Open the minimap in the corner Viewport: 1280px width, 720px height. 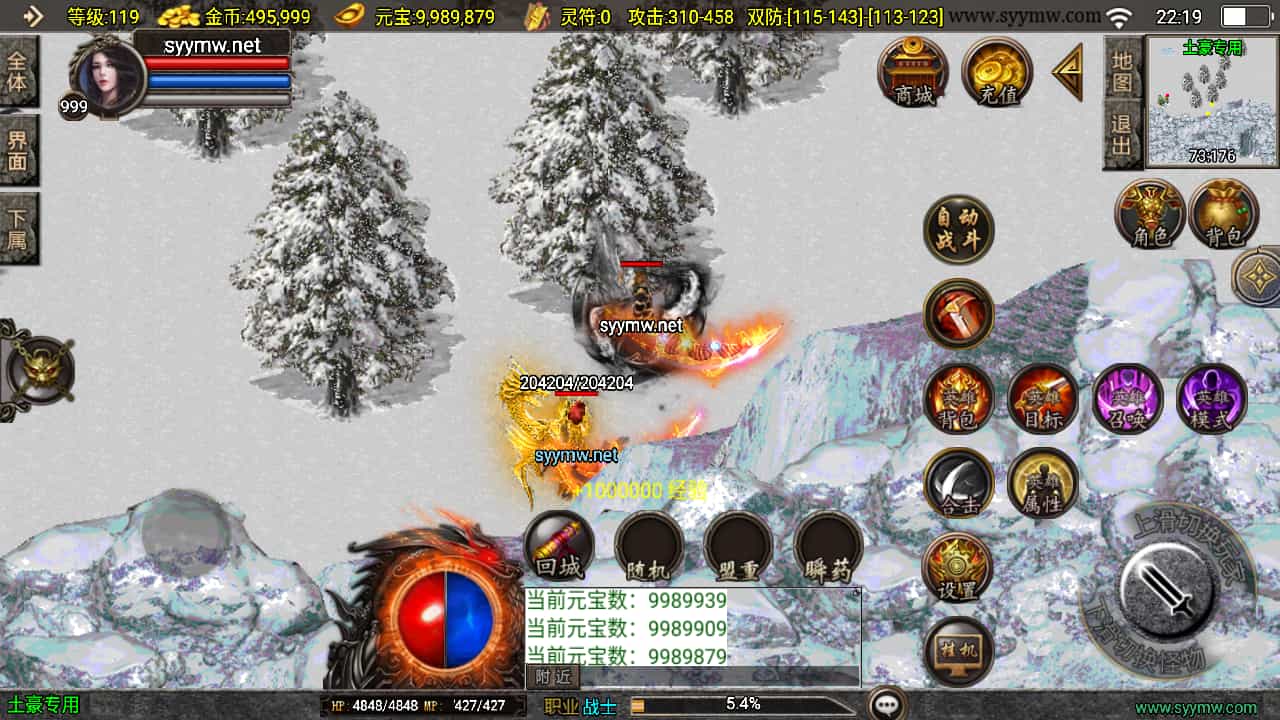click(1211, 102)
